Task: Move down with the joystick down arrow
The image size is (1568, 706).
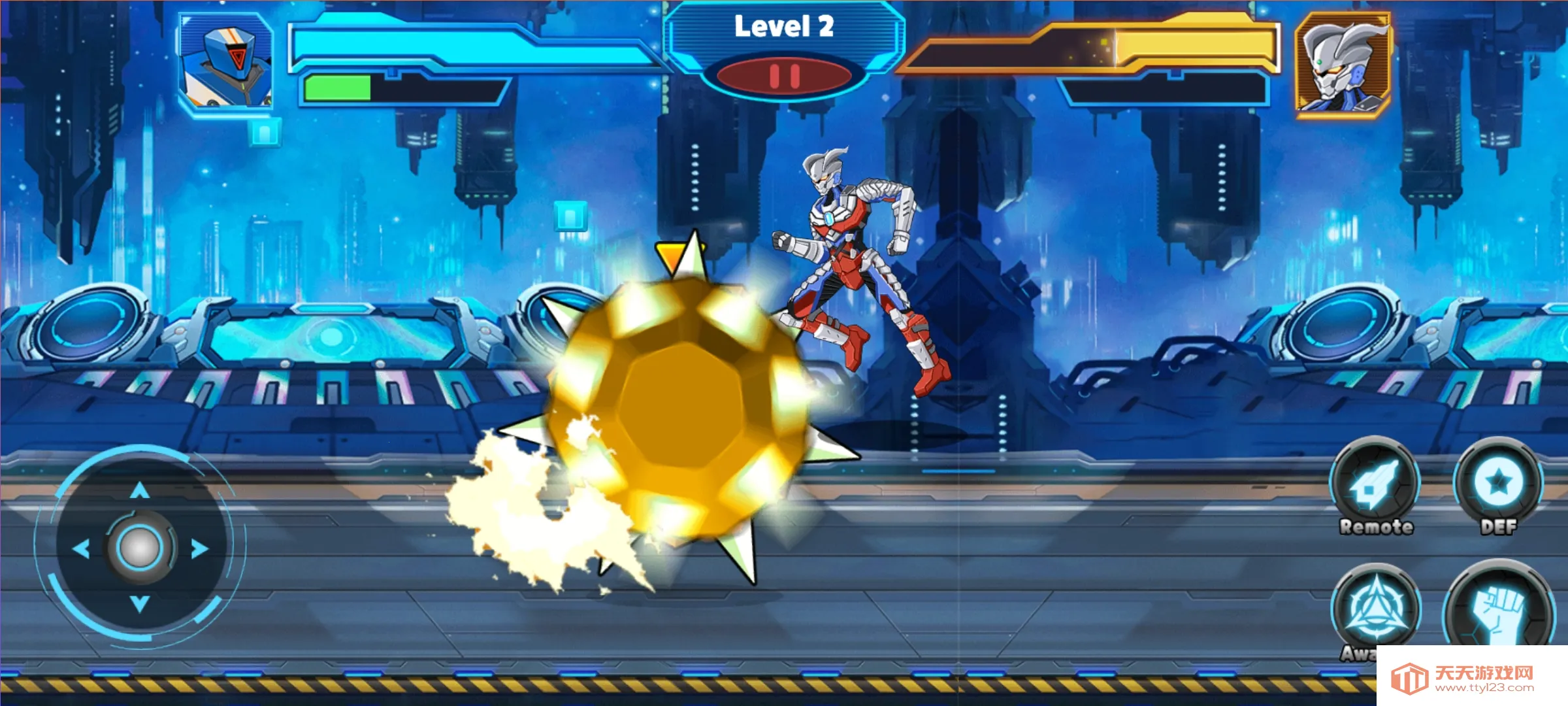Action: click(x=139, y=603)
